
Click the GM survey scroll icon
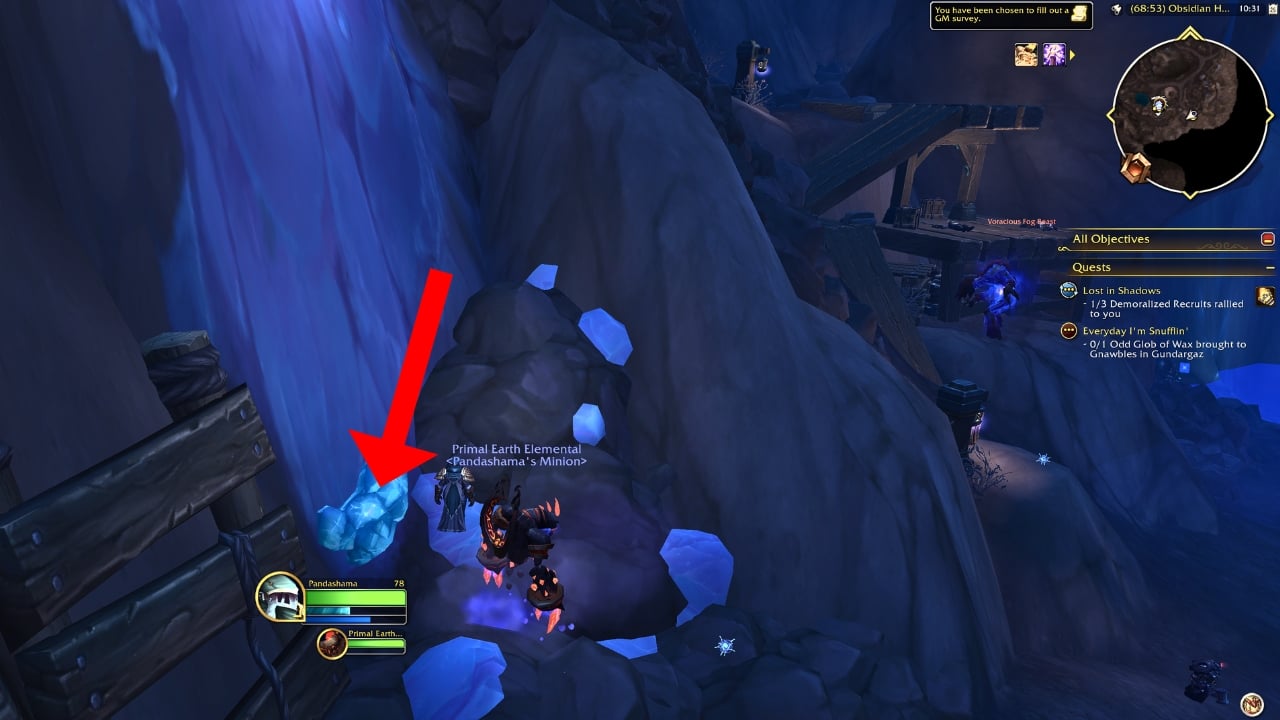(x=1078, y=14)
